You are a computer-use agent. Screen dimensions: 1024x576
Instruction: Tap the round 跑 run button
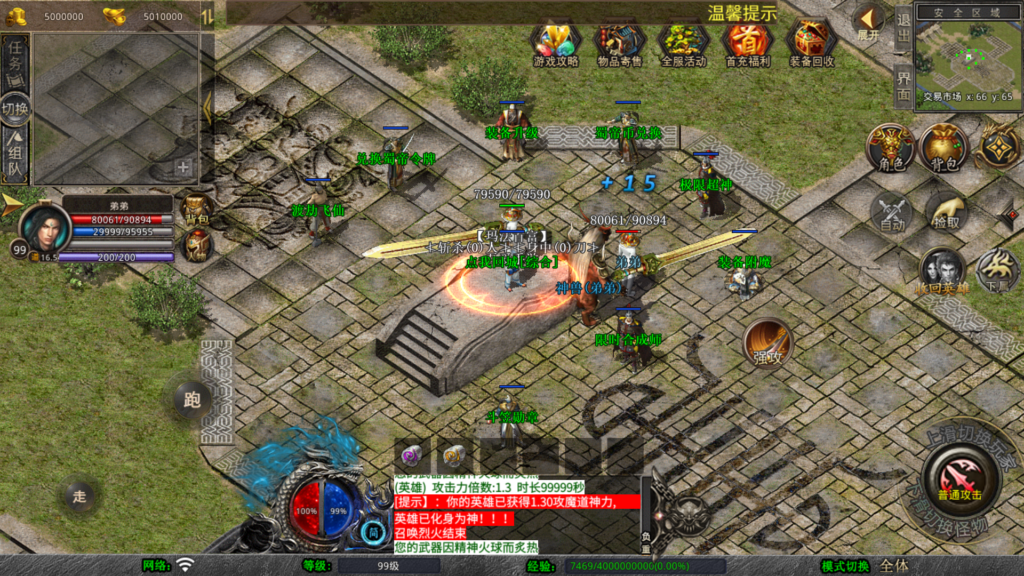191,400
